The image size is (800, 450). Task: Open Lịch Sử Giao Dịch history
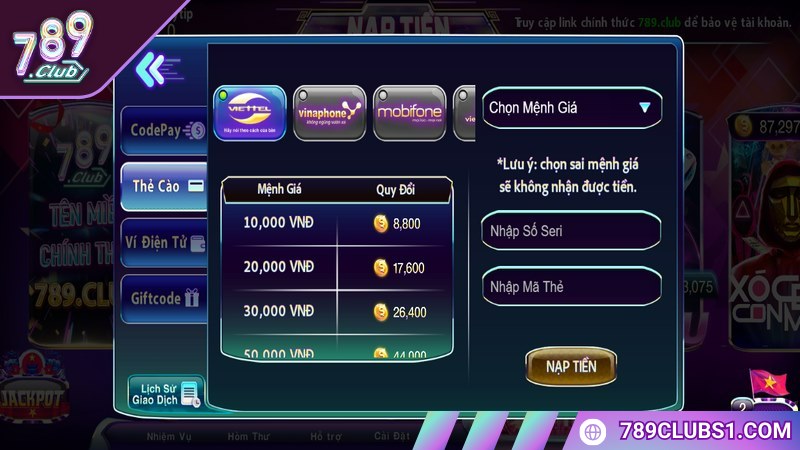(x=165, y=394)
